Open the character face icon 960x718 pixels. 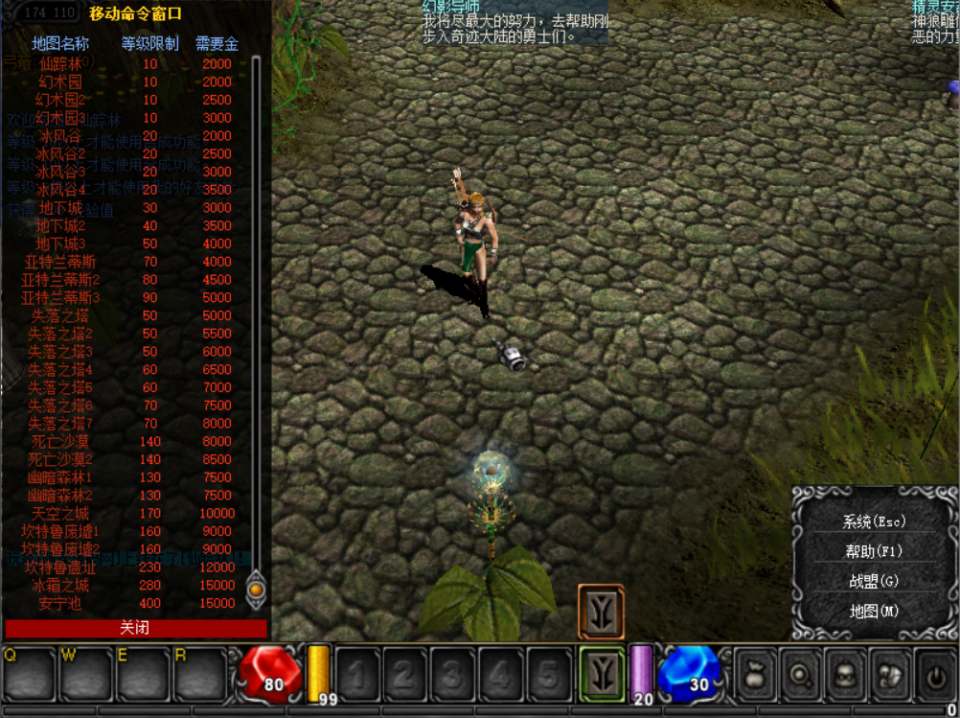(845, 675)
